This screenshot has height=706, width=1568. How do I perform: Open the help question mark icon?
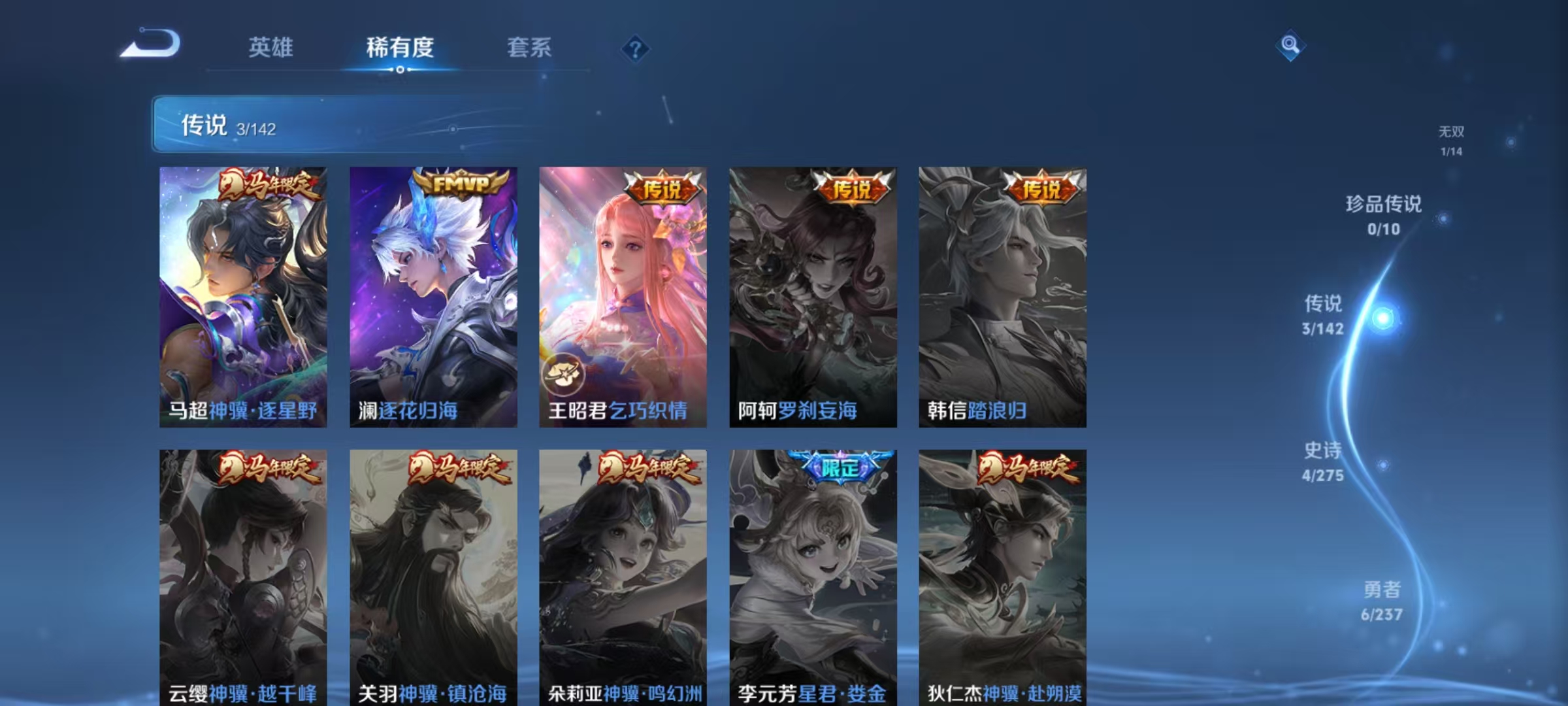(x=636, y=48)
